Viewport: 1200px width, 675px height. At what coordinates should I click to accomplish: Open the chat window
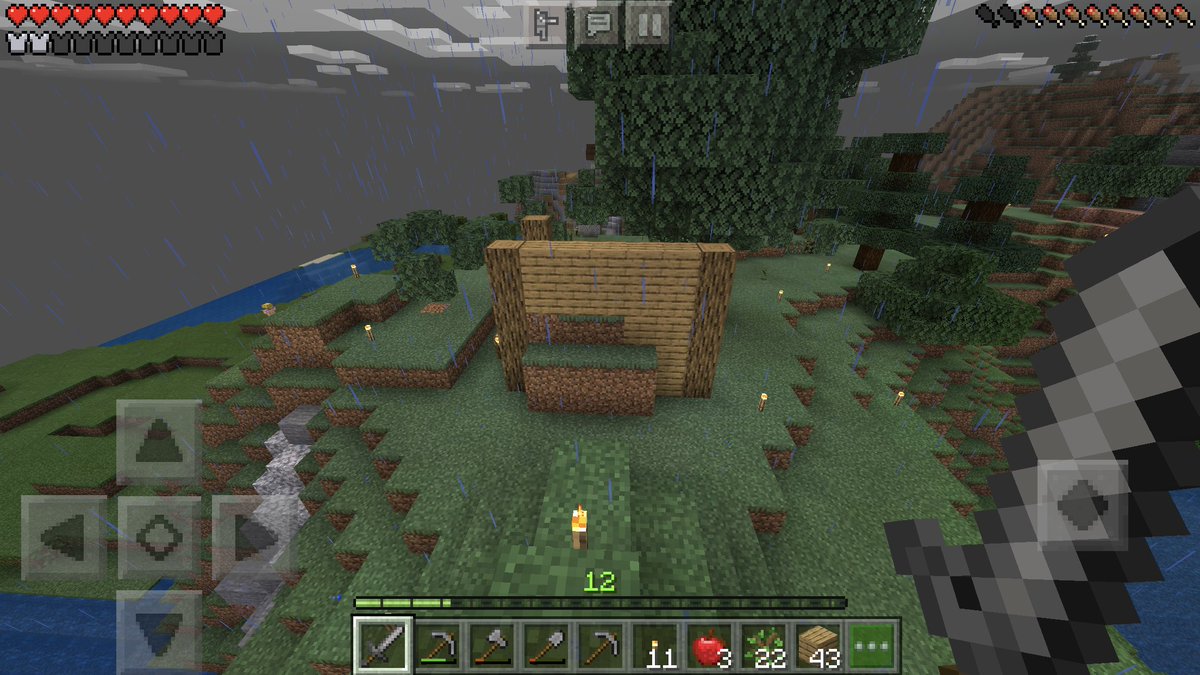pyautogui.click(x=598, y=24)
